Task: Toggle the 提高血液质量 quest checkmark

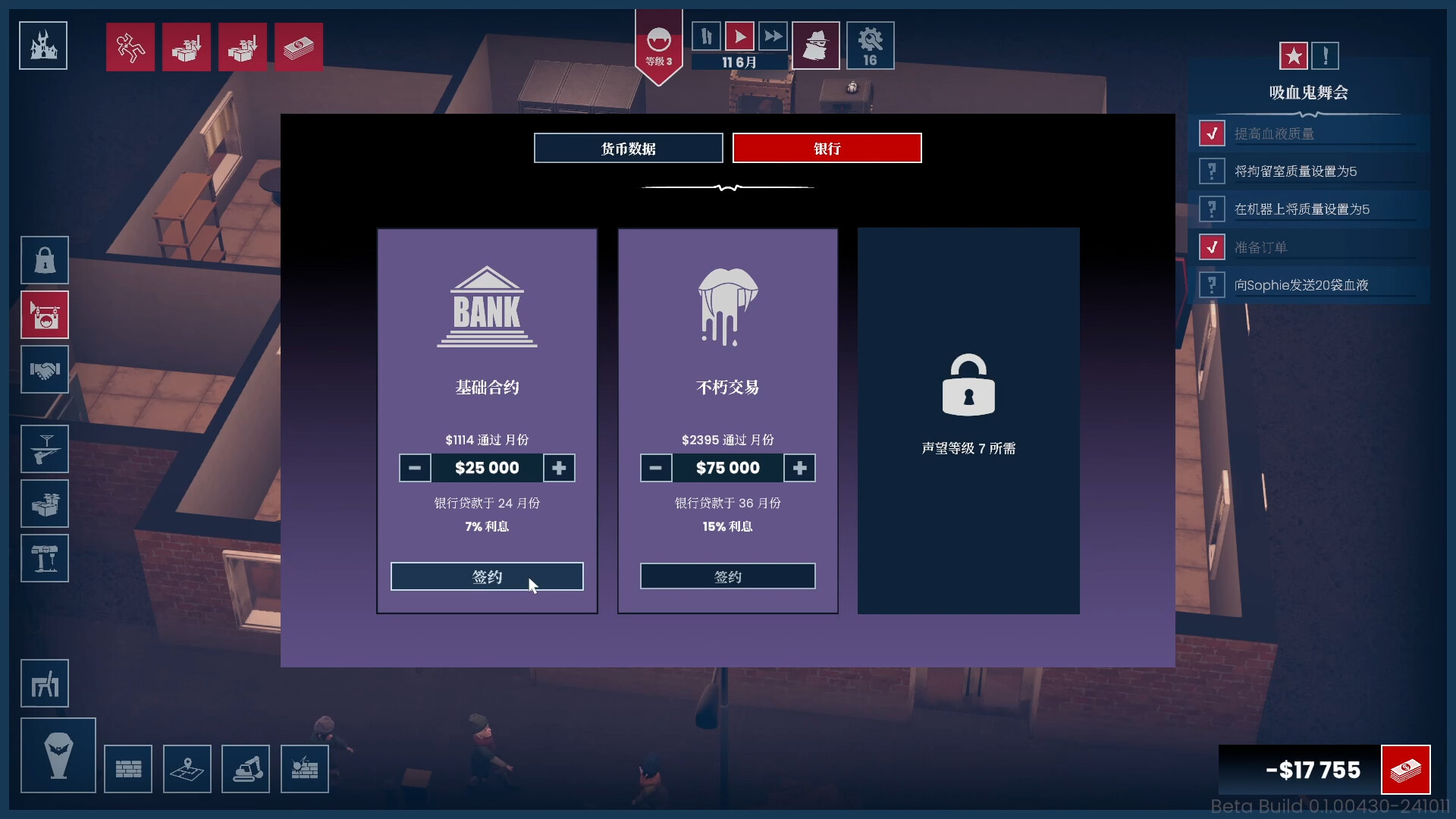Action: 1213,132
